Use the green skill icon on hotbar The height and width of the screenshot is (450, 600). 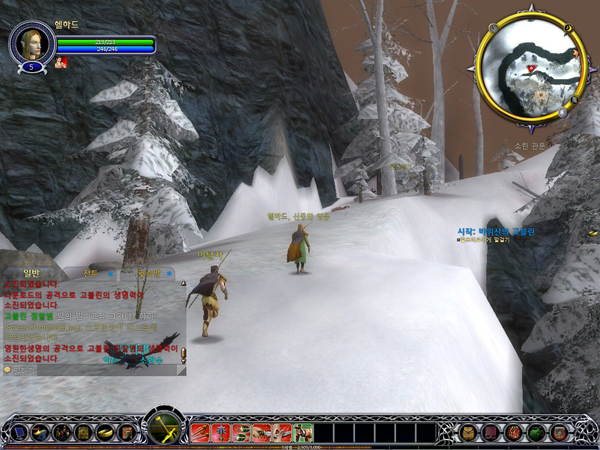pyautogui.click(x=303, y=432)
